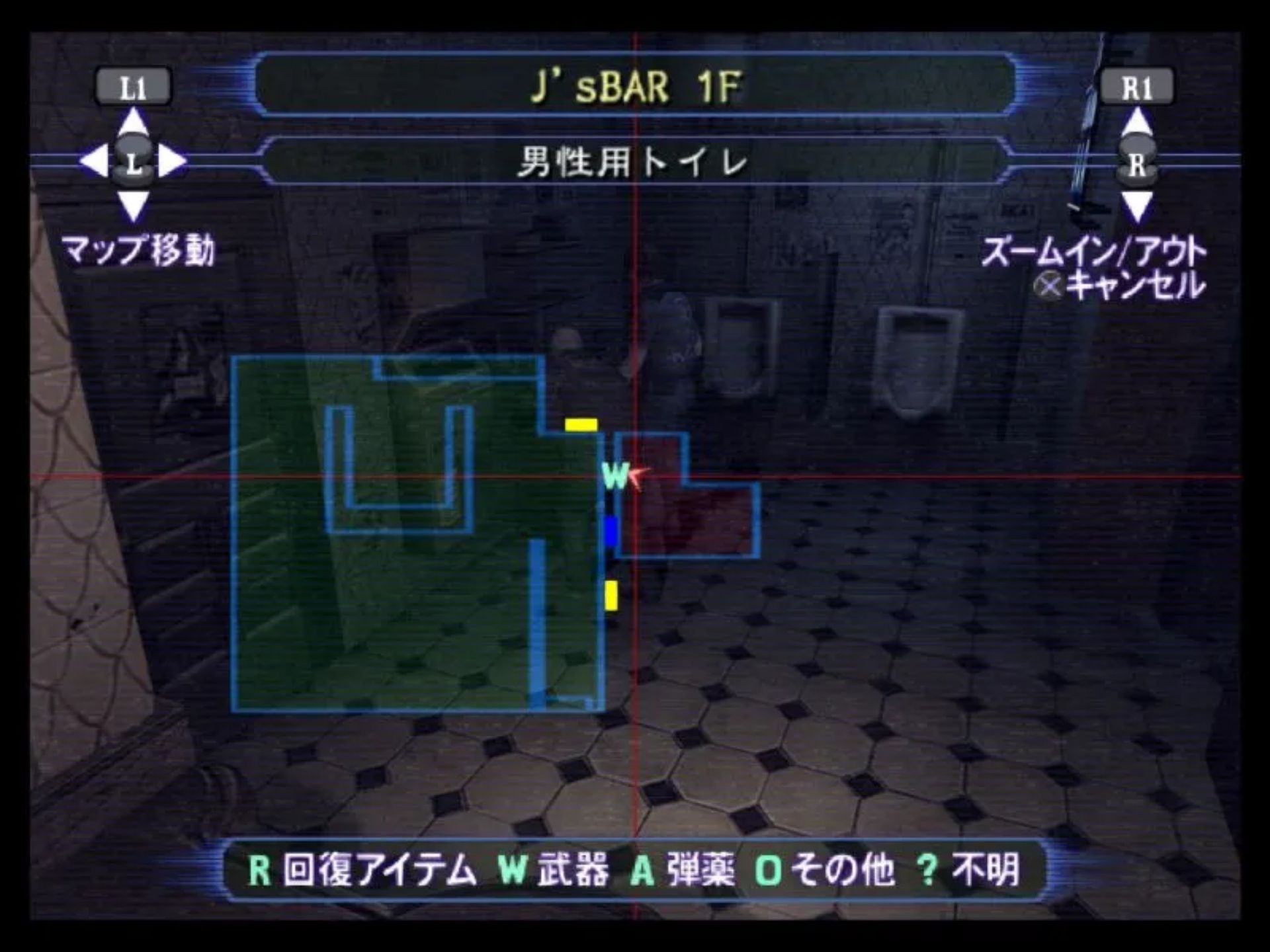Choose the 回復アイテム legend entry

pyautogui.click(x=362, y=869)
